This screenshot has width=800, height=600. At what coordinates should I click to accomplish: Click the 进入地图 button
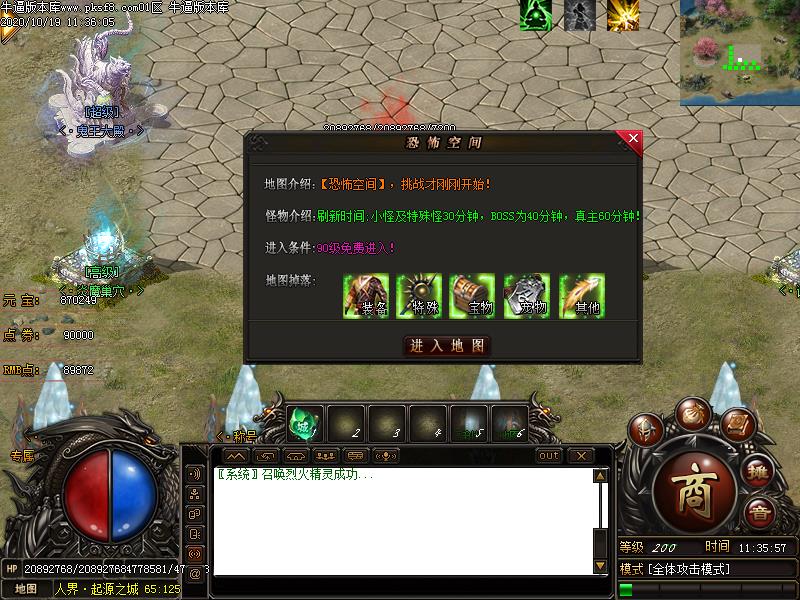tap(446, 346)
